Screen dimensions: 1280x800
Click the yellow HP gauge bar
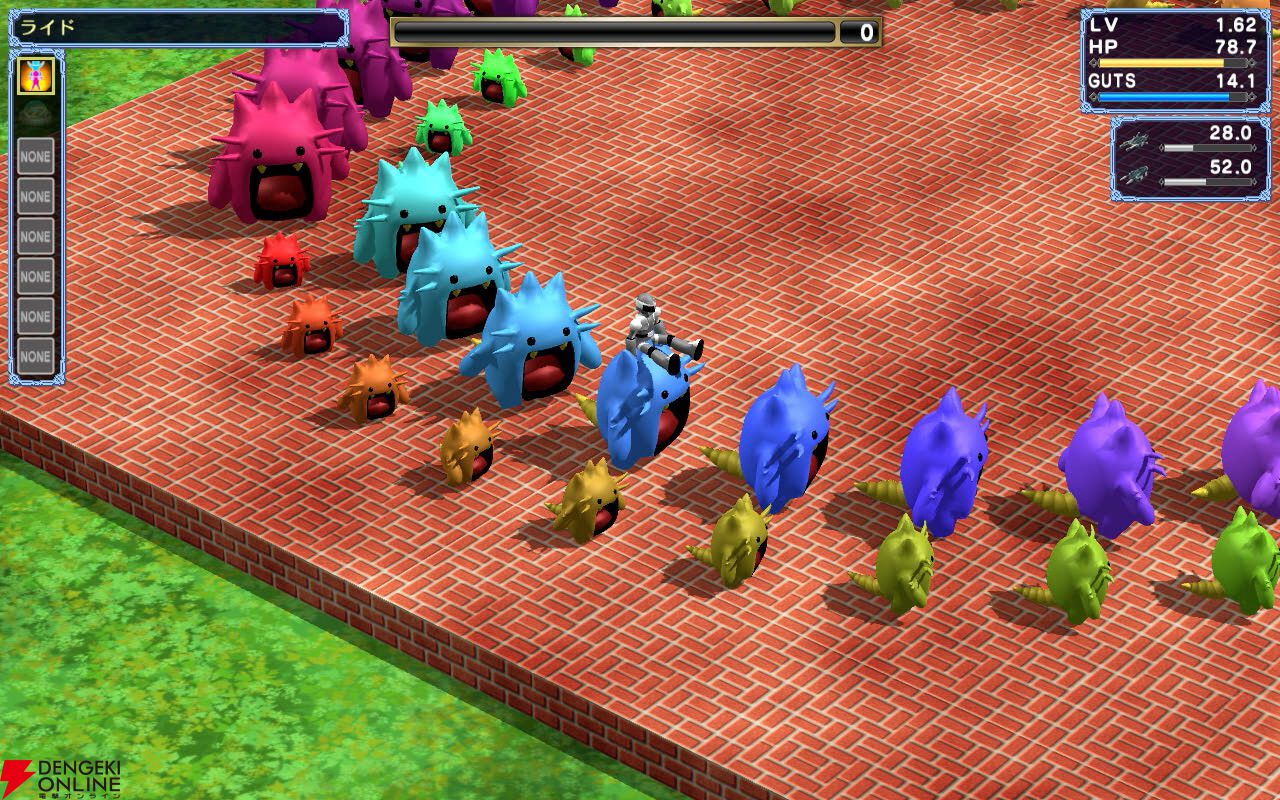click(1160, 62)
